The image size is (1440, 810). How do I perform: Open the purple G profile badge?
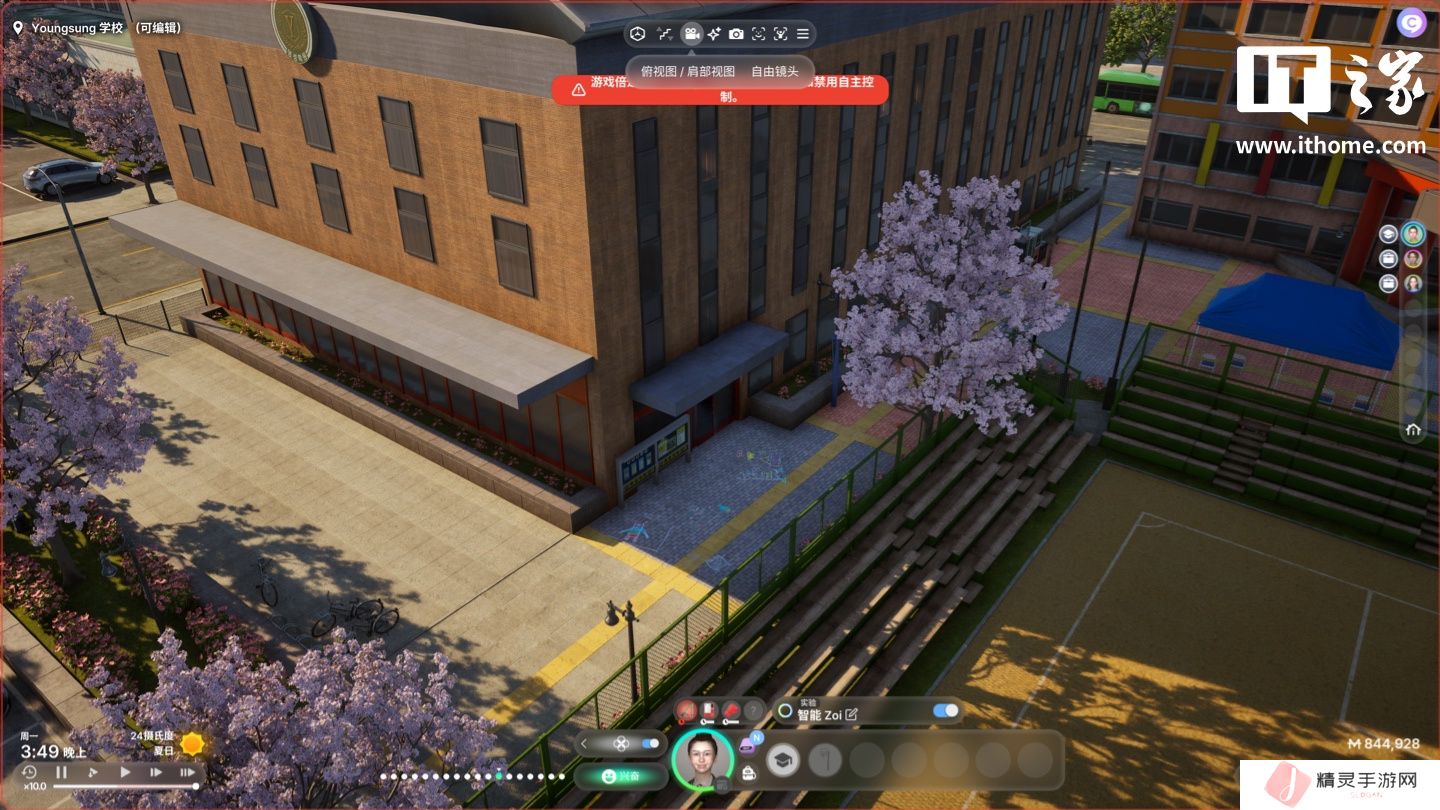pyautogui.click(x=1412, y=23)
